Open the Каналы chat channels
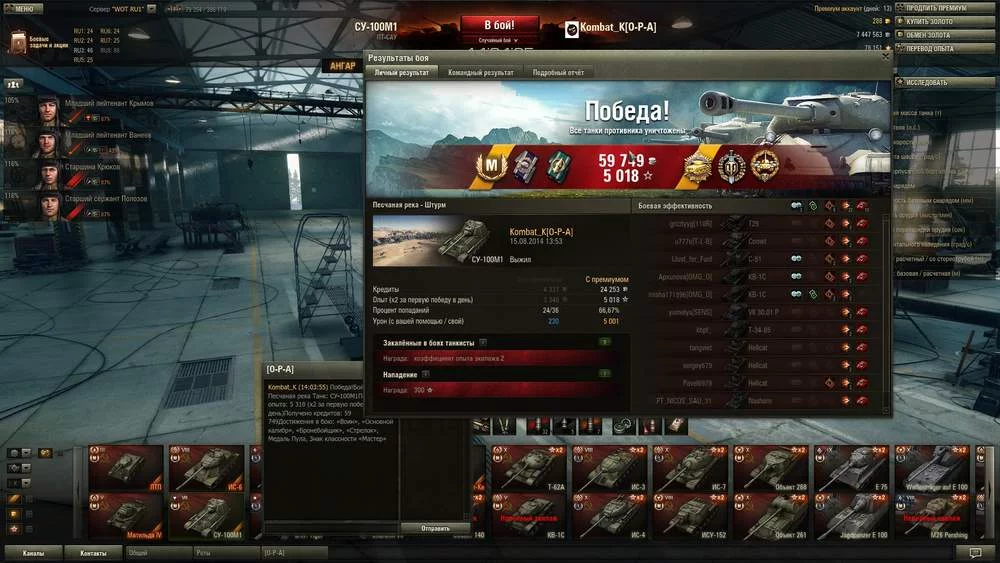This screenshot has width=1000, height=563. click(33, 552)
